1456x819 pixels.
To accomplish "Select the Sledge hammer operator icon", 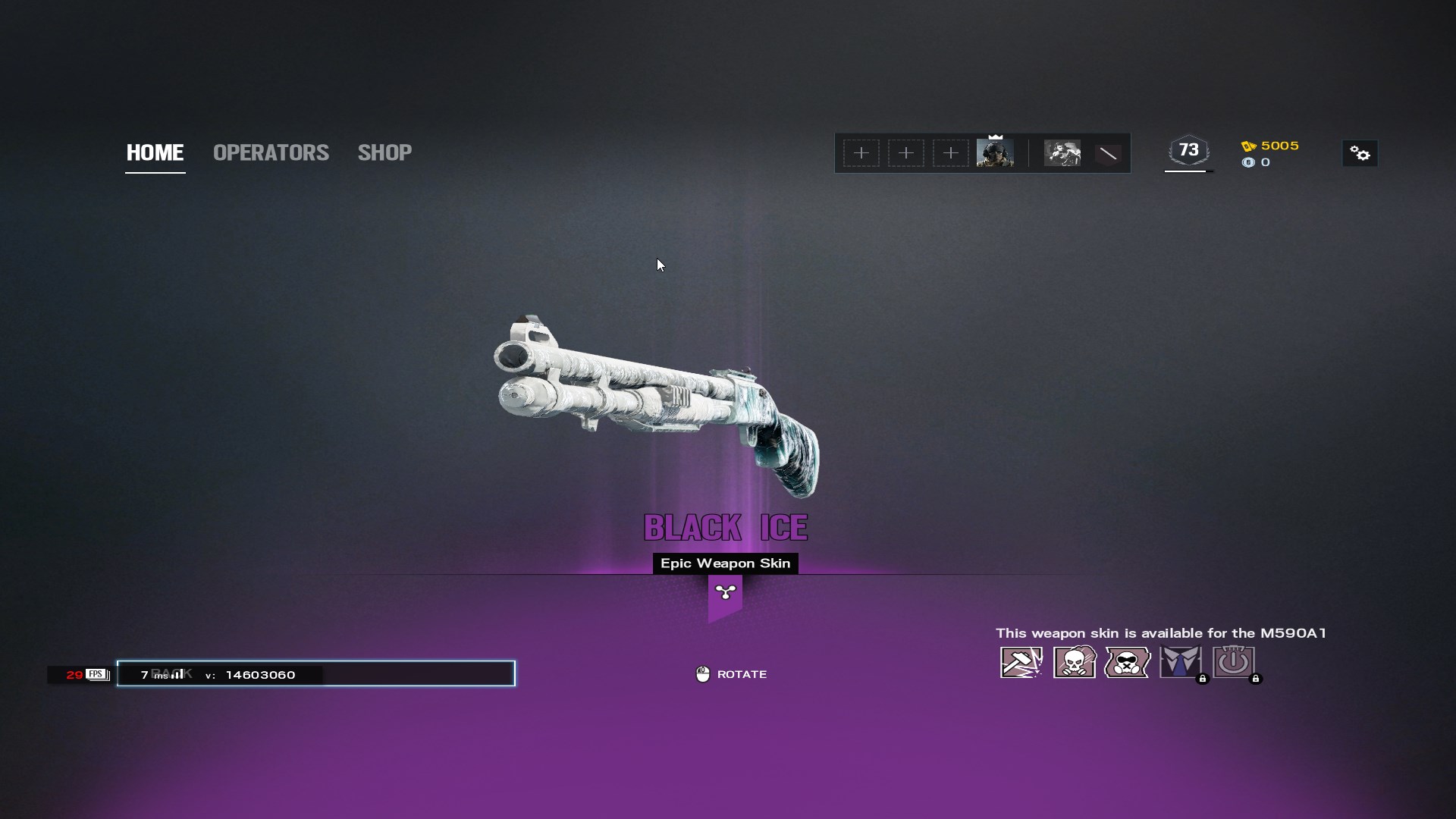I will click(1021, 662).
